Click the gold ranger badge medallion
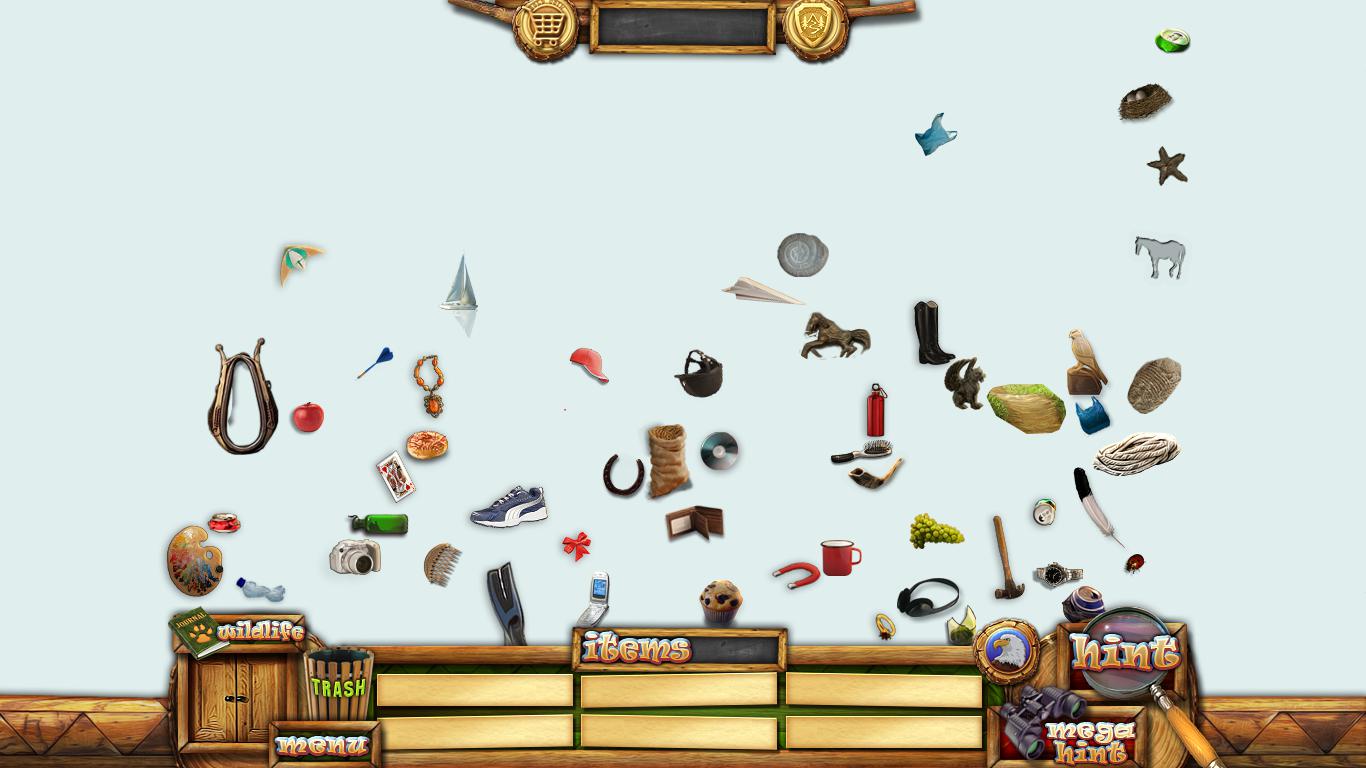 click(815, 28)
